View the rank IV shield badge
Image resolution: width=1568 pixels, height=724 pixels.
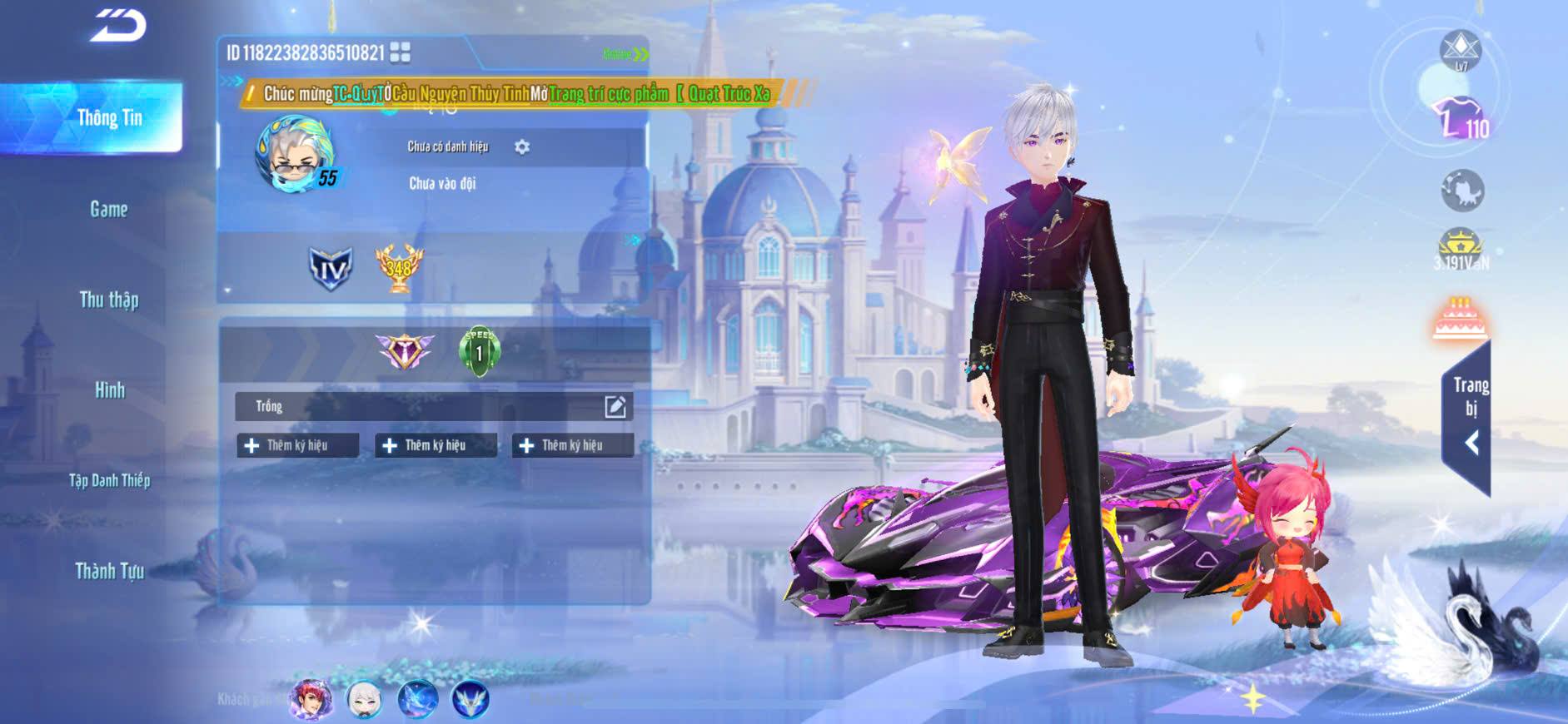point(330,268)
